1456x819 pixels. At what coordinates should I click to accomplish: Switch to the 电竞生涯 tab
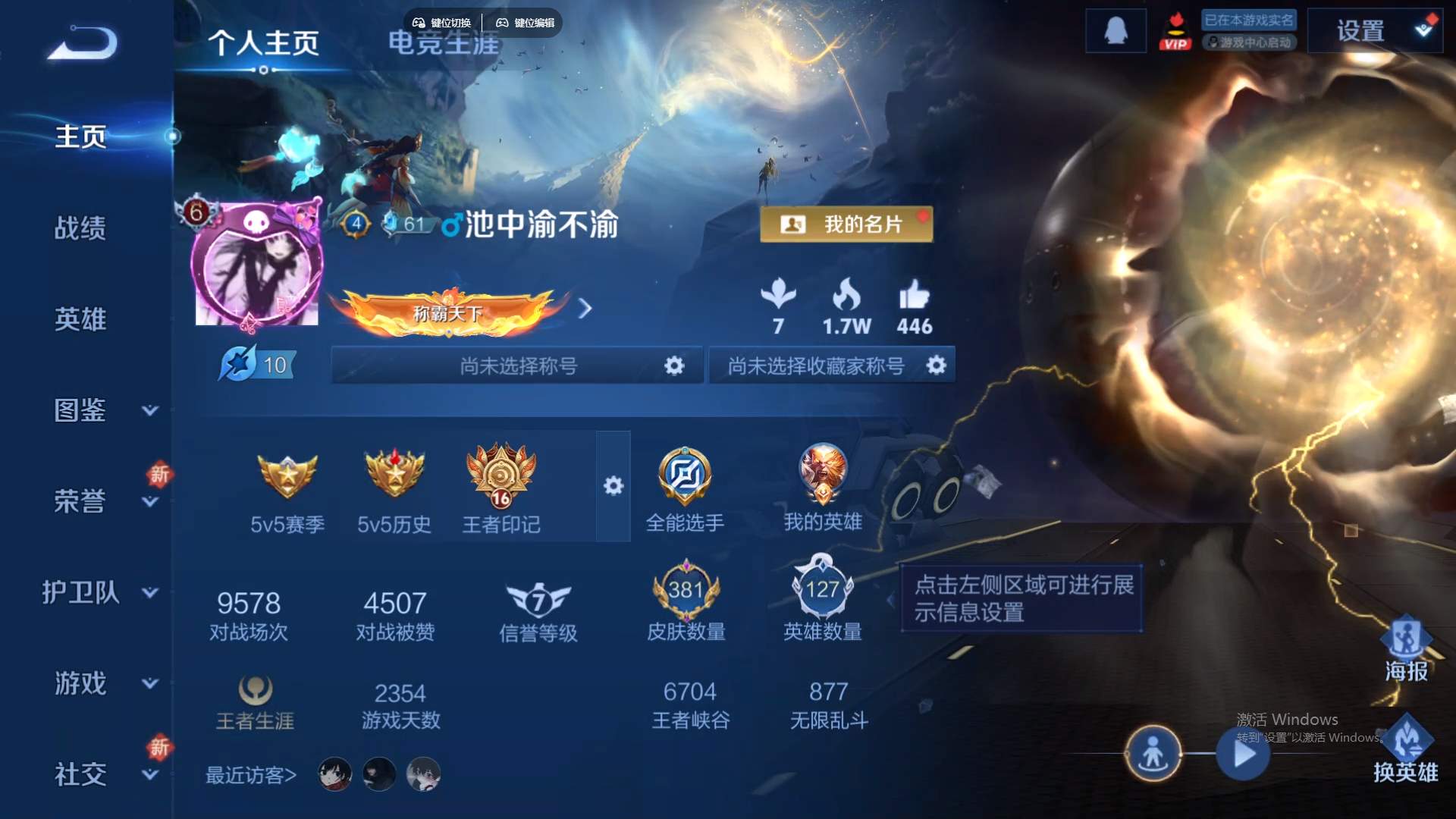tap(444, 45)
